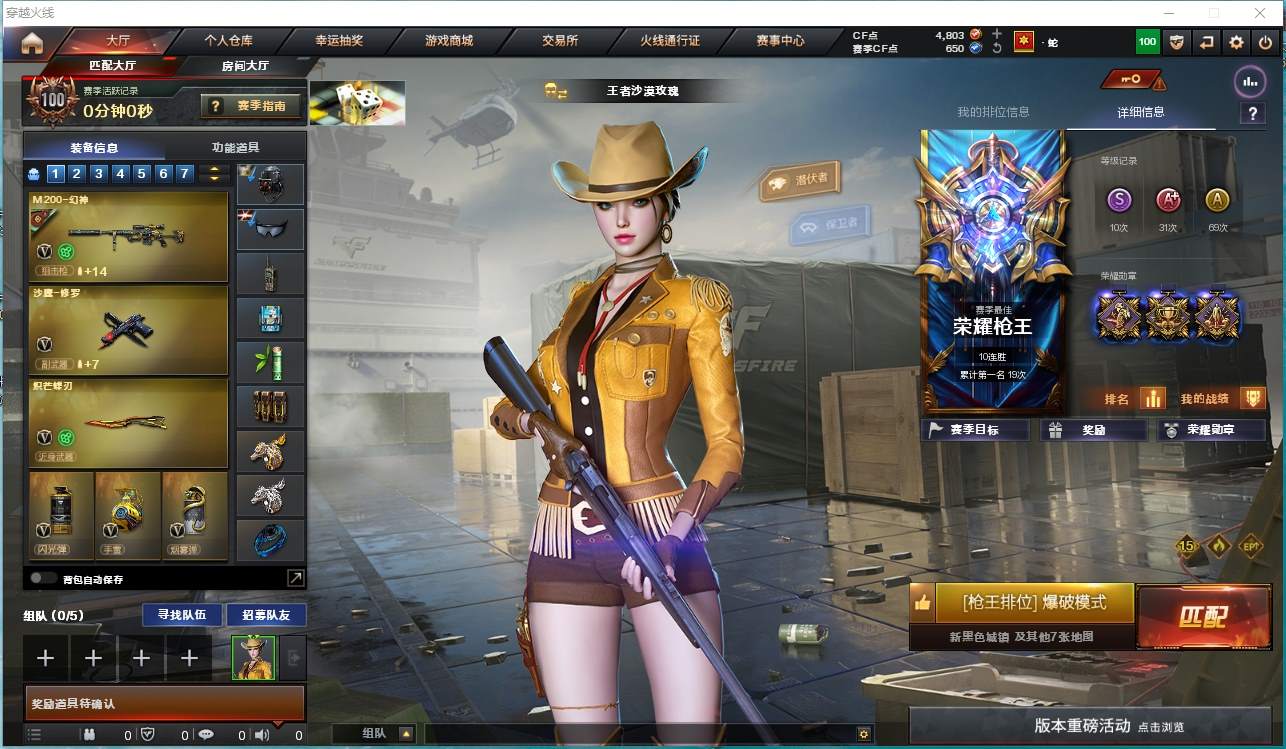The width and height of the screenshot is (1286, 749).
Task: Open the 交易所 exchange
Action: pos(560,41)
